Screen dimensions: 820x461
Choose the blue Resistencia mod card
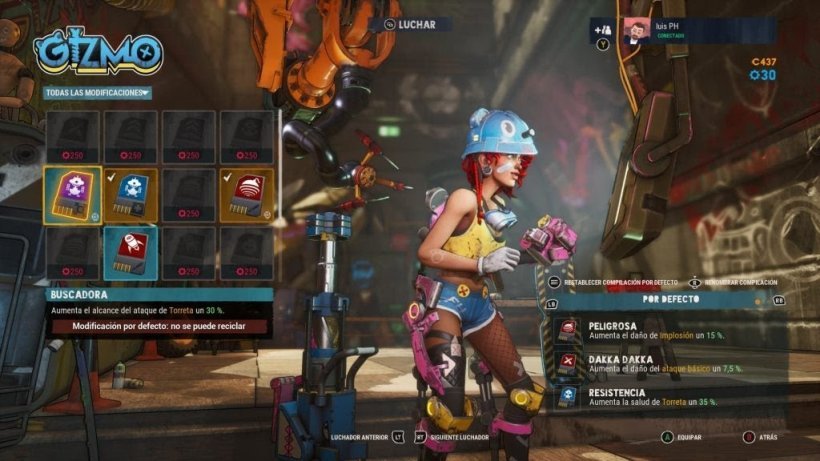(130, 195)
